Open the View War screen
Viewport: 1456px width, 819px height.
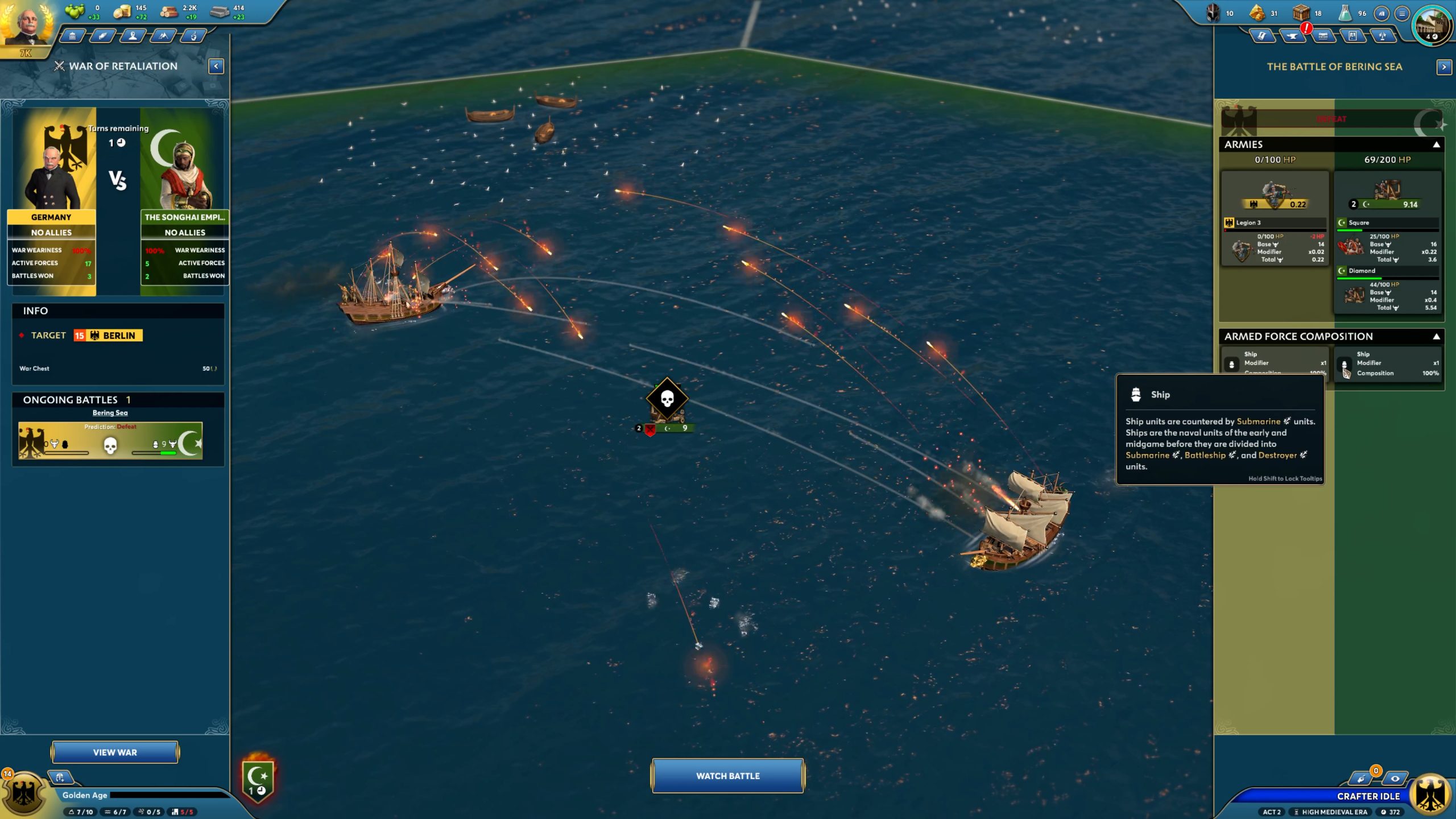click(115, 752)
